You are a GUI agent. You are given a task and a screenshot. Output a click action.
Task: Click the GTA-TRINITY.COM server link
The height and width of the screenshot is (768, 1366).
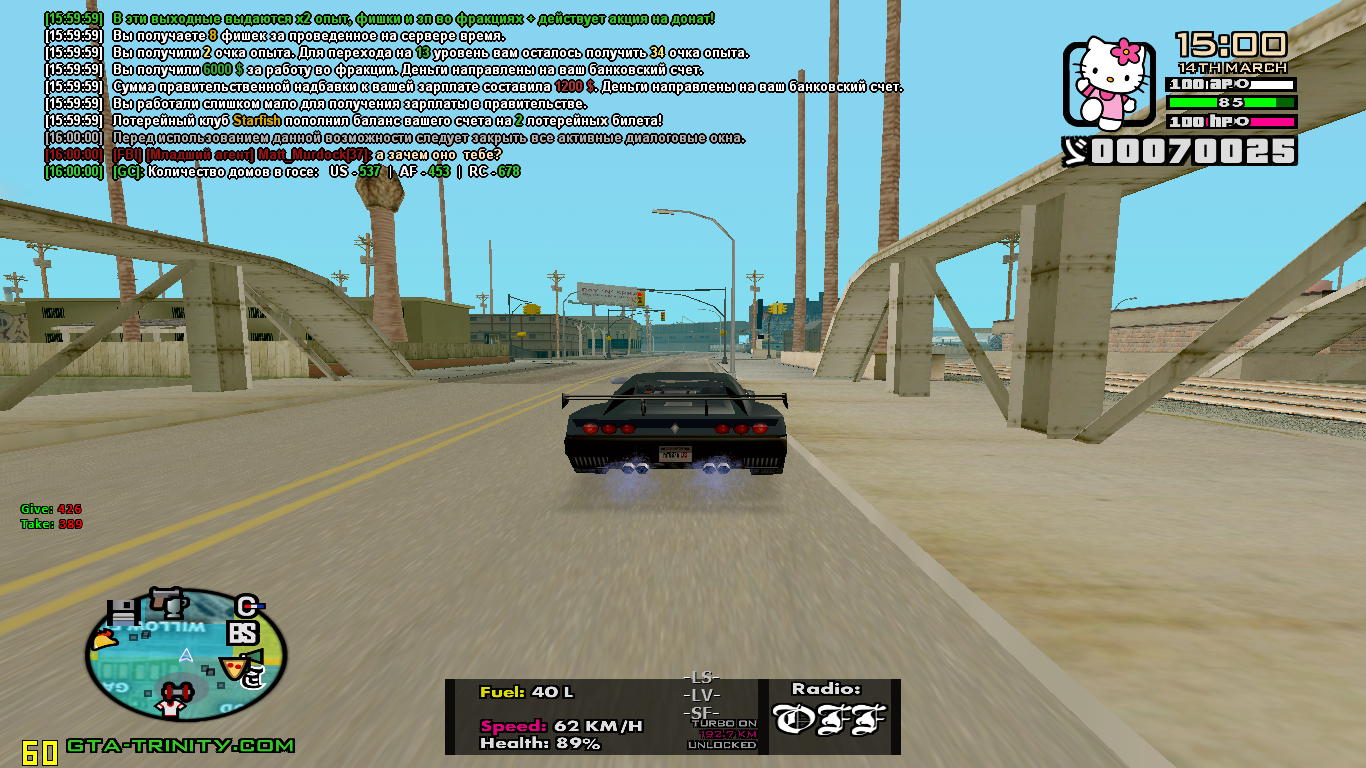click(181, 746)
